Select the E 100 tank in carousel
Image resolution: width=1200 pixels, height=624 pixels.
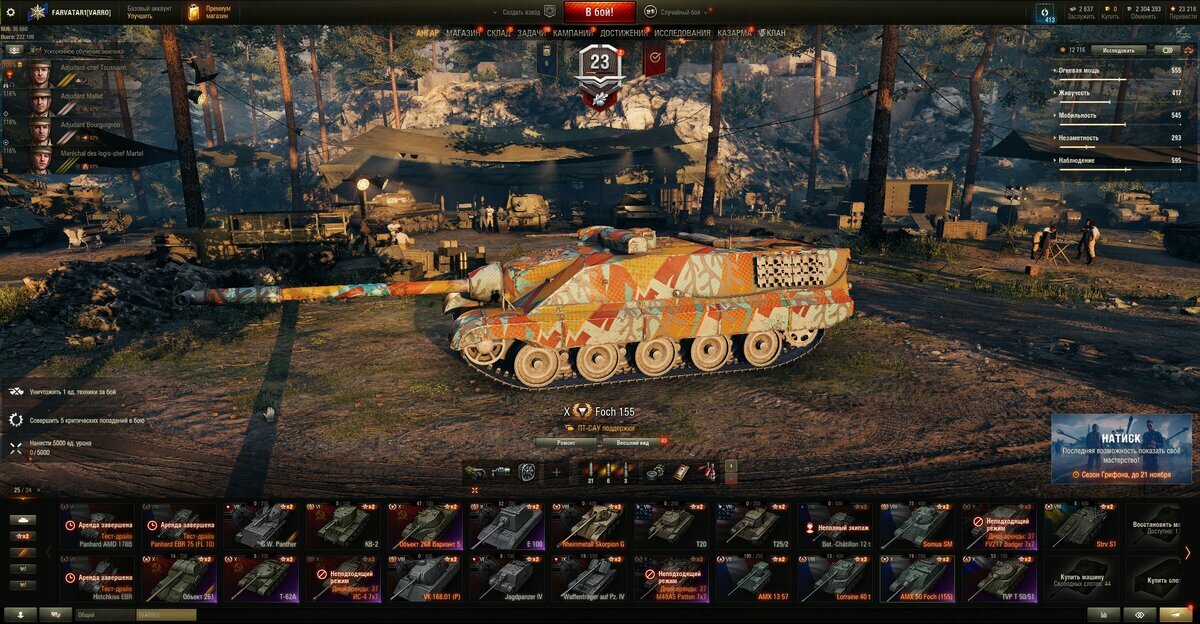[508, 526]
